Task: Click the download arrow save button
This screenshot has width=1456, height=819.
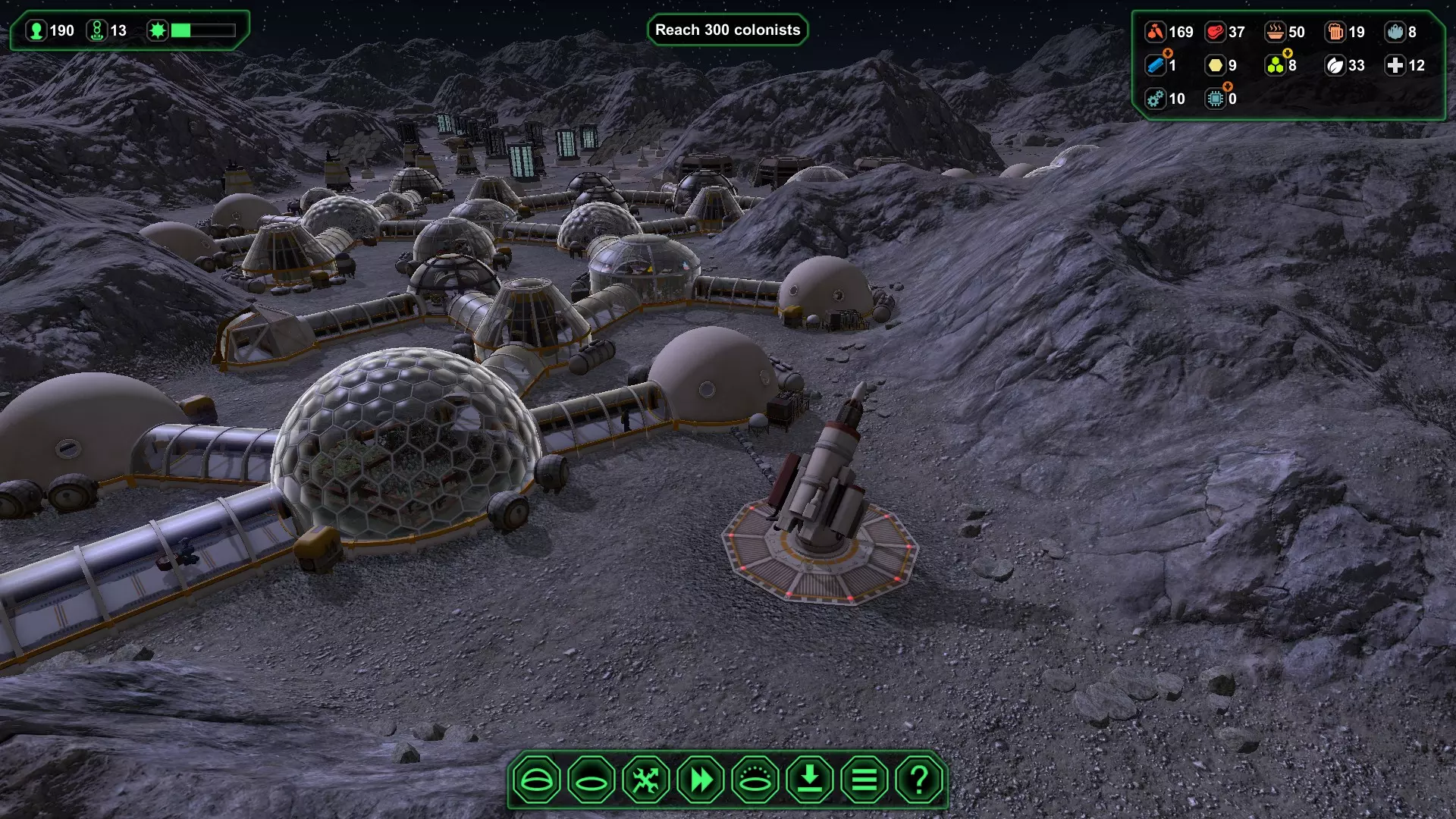Action: point(810,780)
